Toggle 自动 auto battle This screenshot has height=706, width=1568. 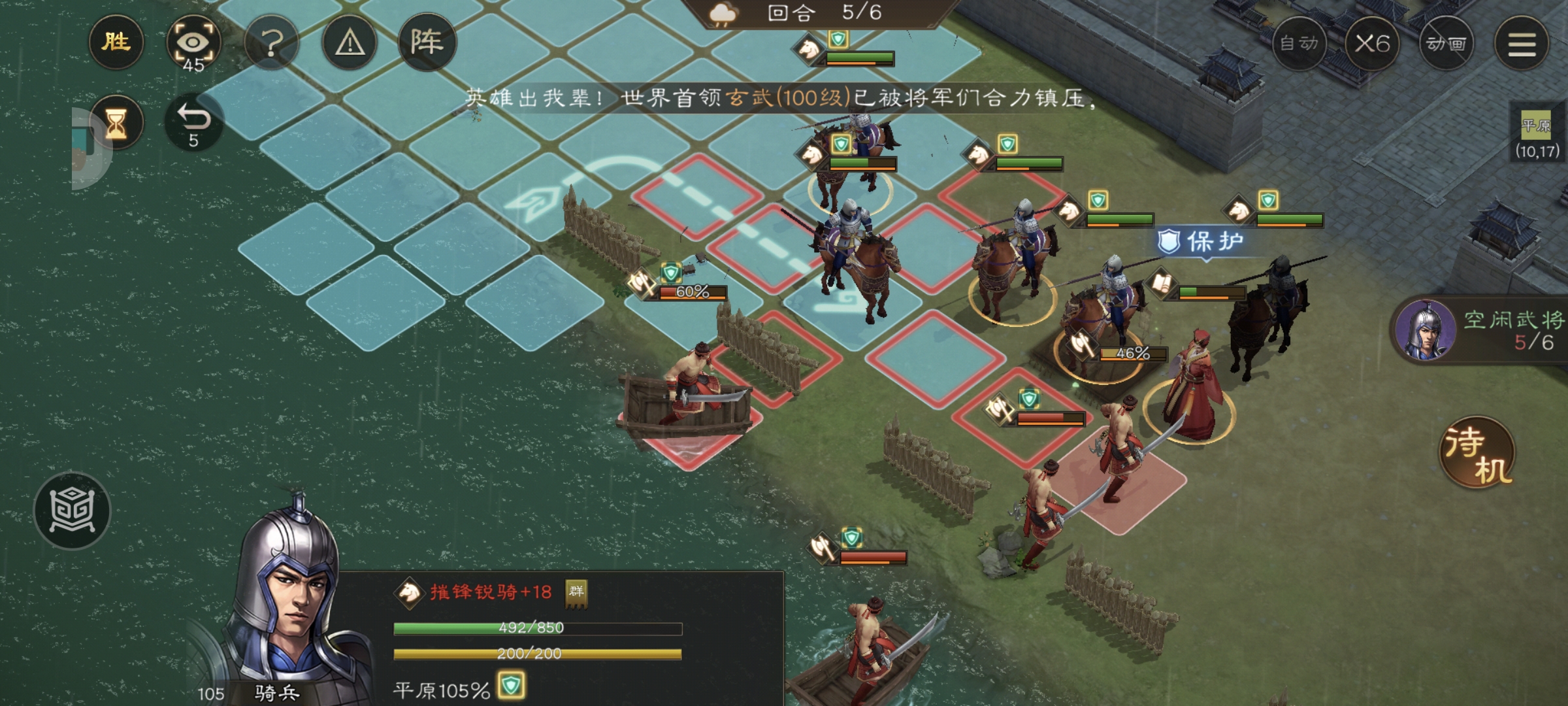(x=1299, y=44)
